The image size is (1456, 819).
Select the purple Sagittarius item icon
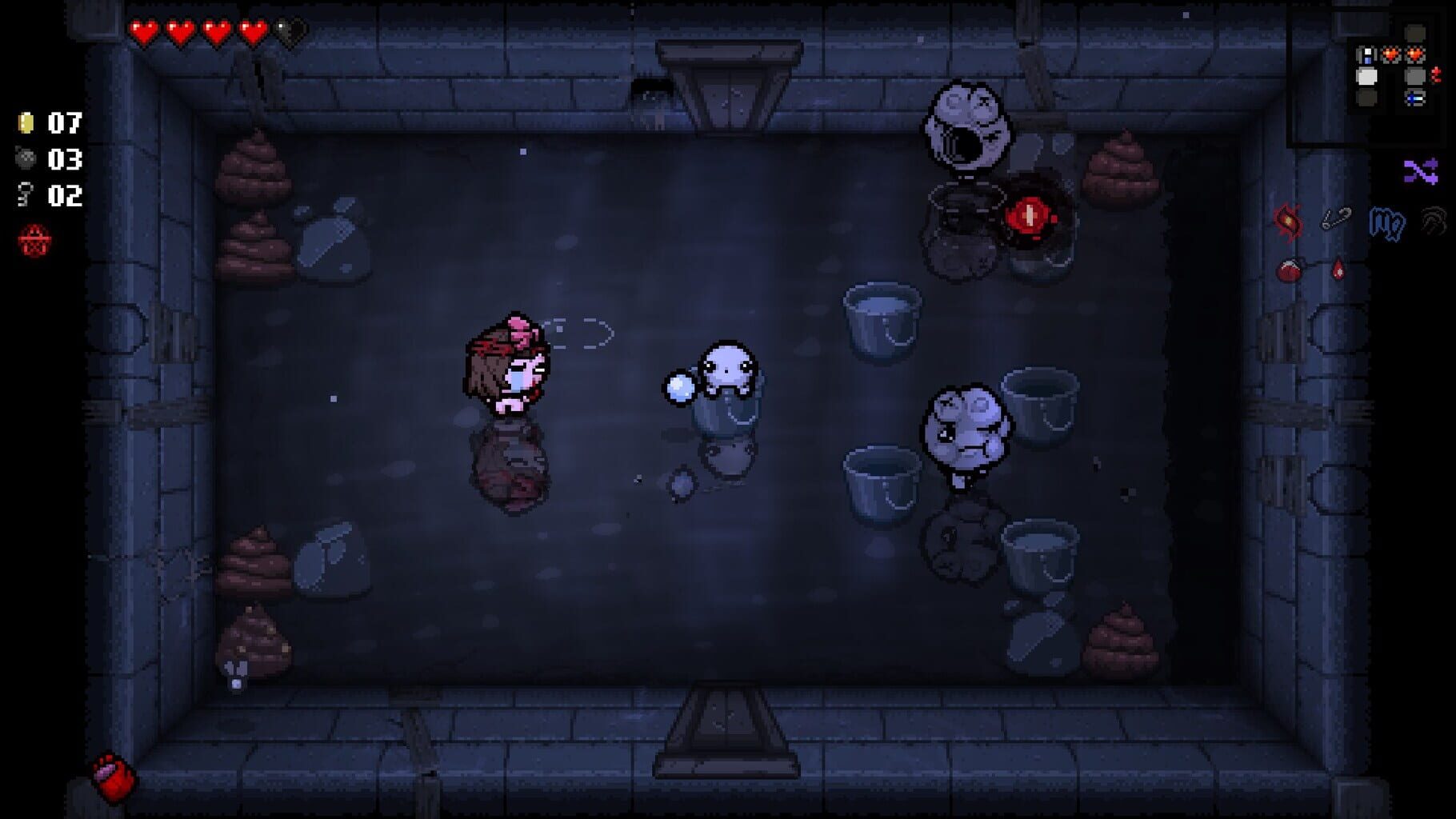(x=1419, y=170)
